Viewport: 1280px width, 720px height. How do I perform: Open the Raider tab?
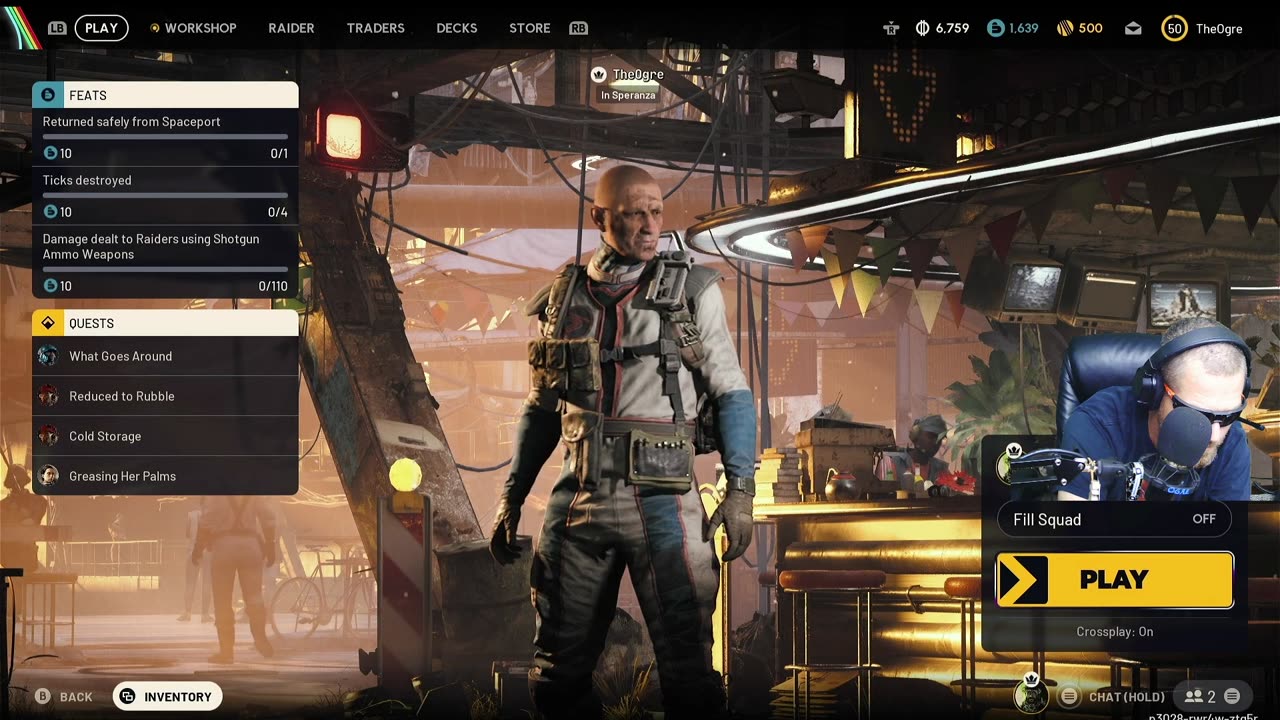(x=291, y=28)
